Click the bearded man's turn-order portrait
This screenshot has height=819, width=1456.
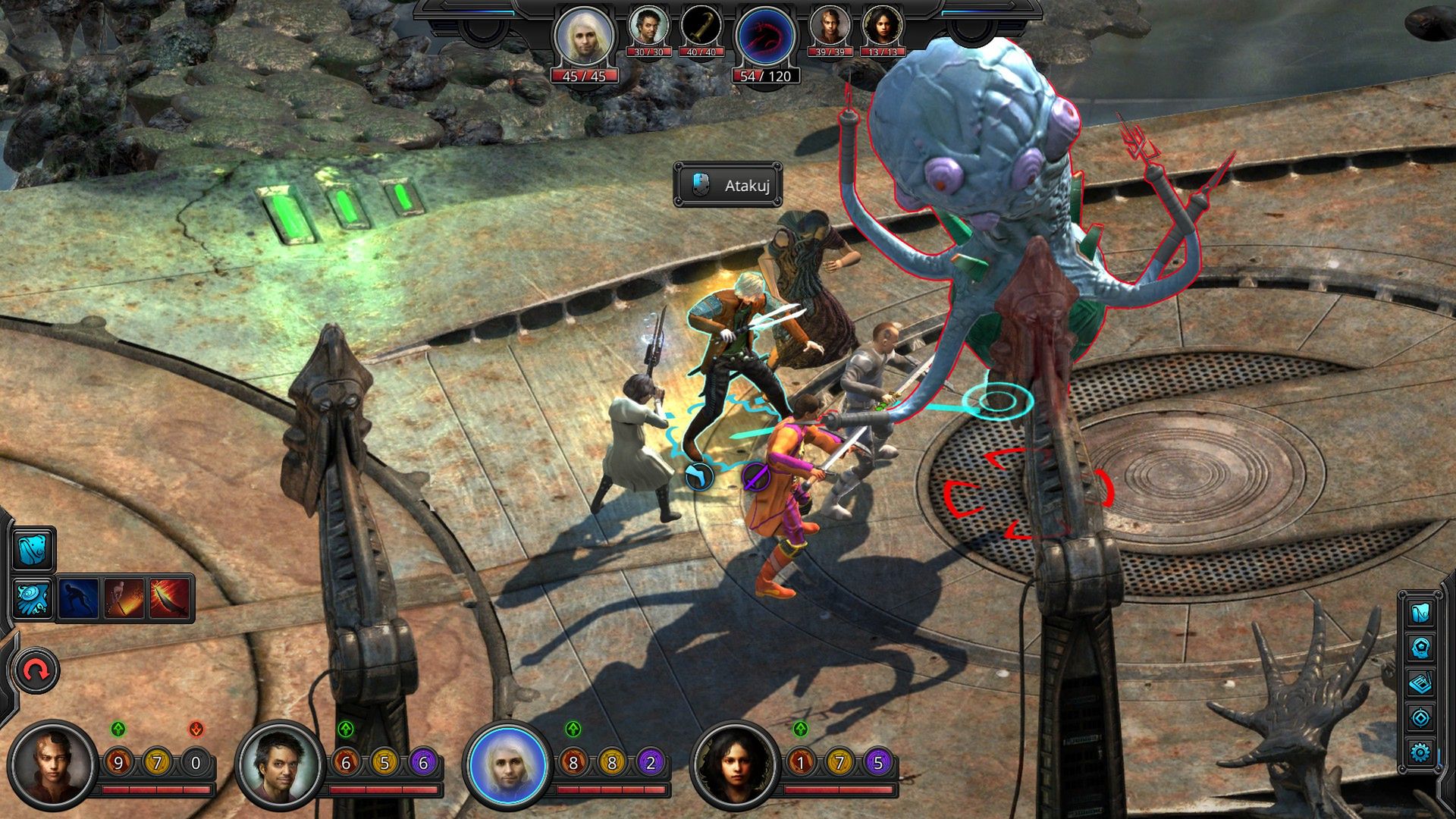tap(648, 27)
